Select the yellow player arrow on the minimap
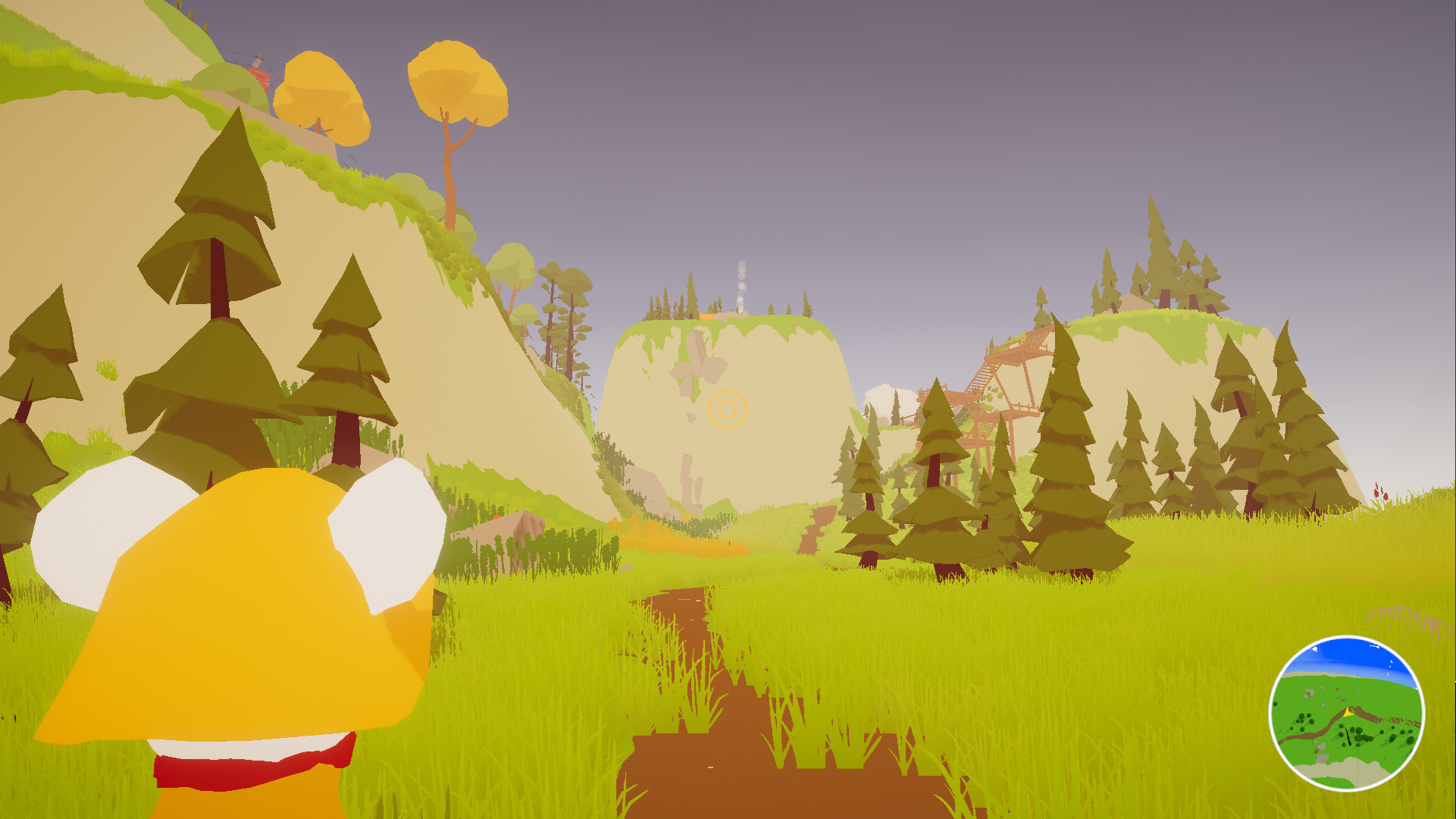The image size is (1456, 819). pos(1347,712)
